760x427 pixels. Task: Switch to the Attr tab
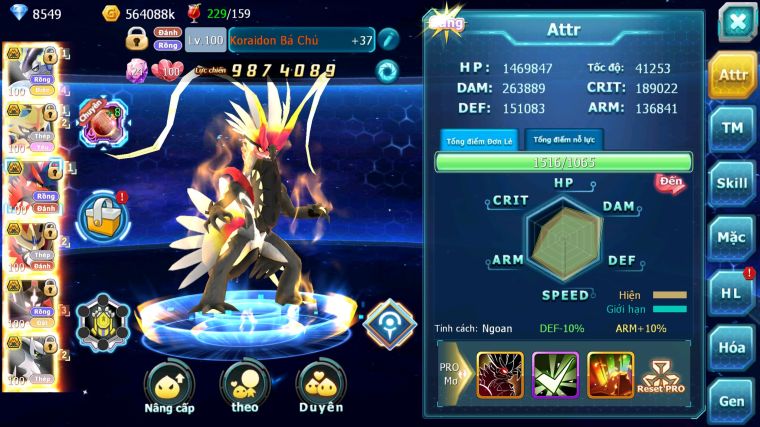pos(732,75)
